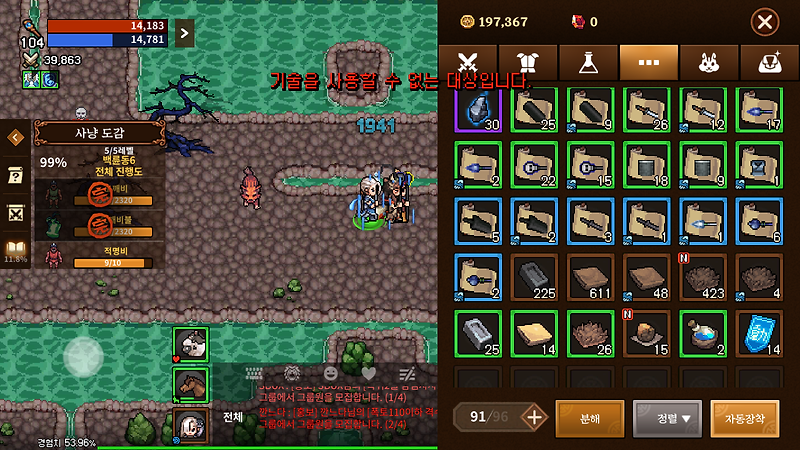Image resolution: width=800 pixels, height=450 pixels.
Task: Expand inventory capacity with the plus button
Action: [x=535, y=417]
